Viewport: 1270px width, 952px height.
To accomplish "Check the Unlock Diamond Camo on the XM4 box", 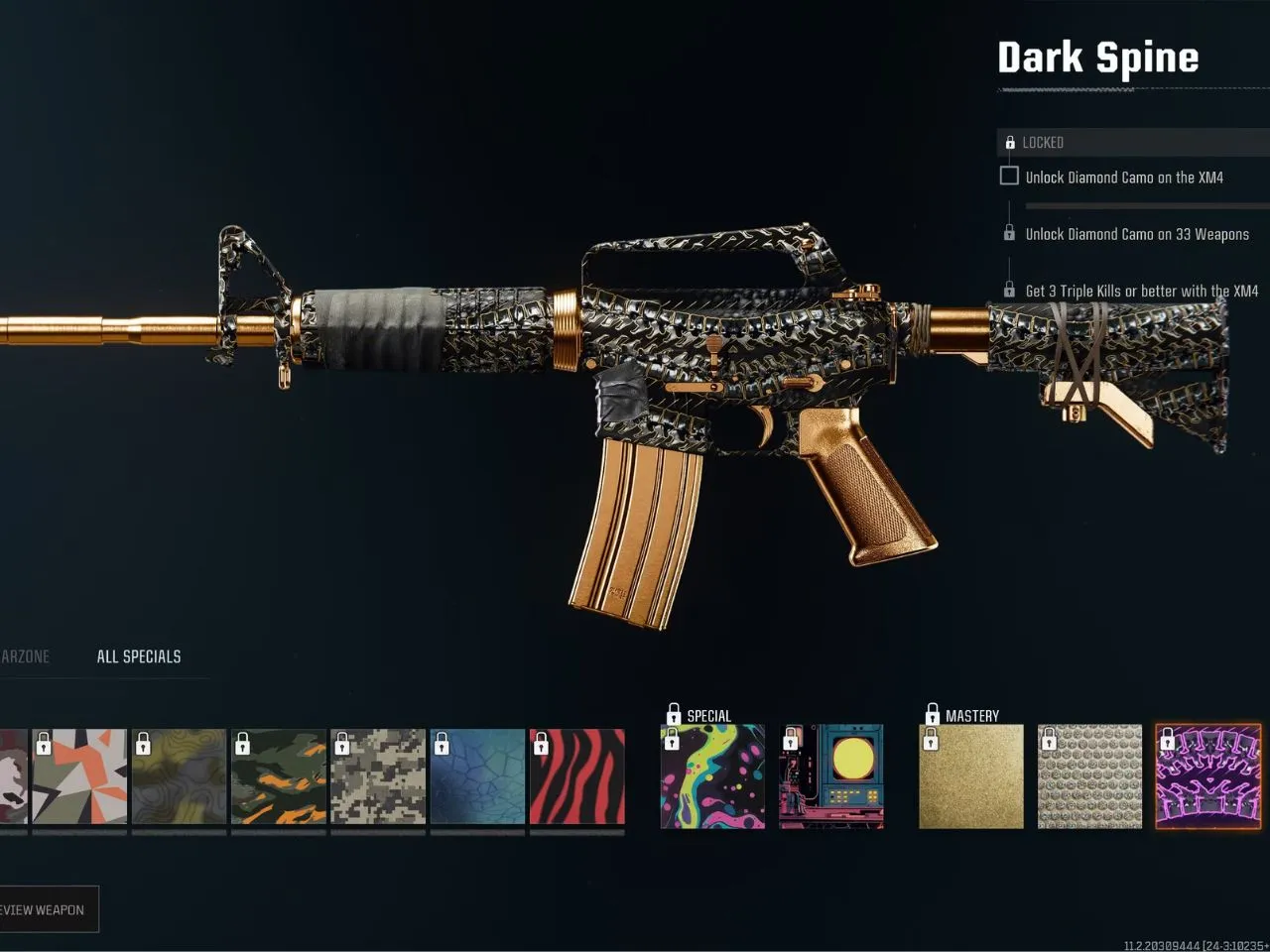I will click(x=1009, y=176).
